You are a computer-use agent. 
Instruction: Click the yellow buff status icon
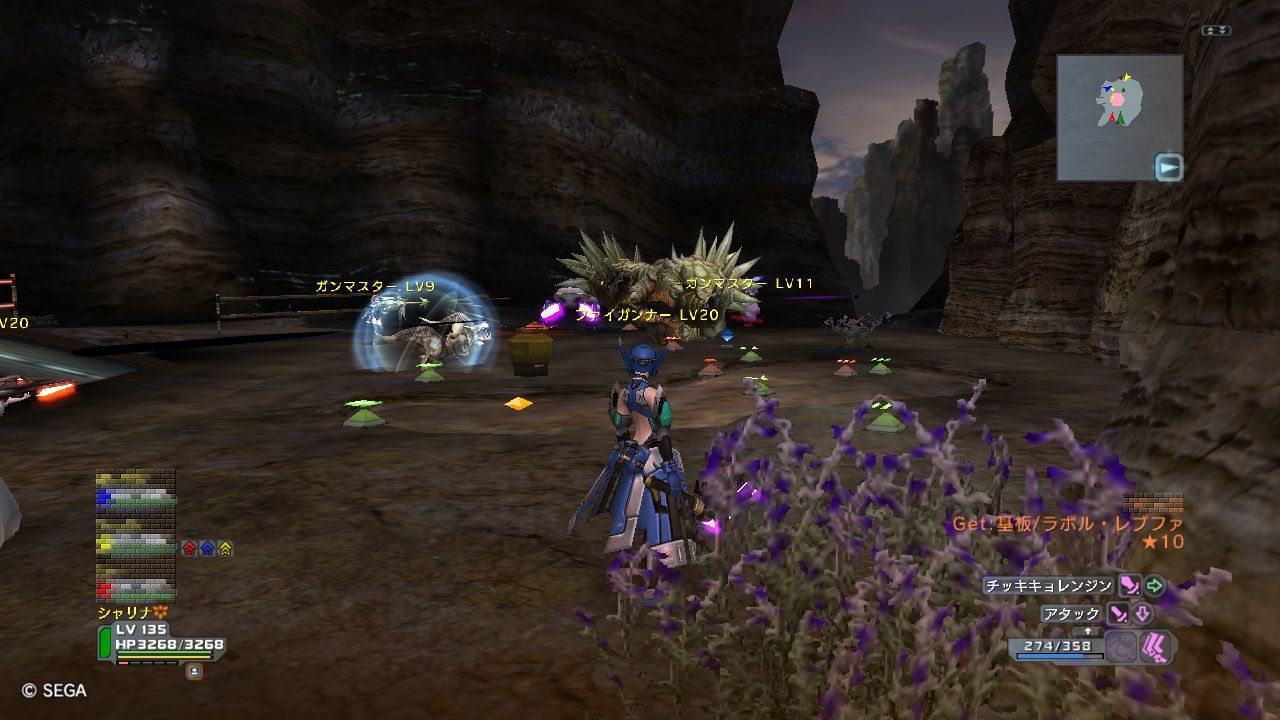click(x=225, y=548)
